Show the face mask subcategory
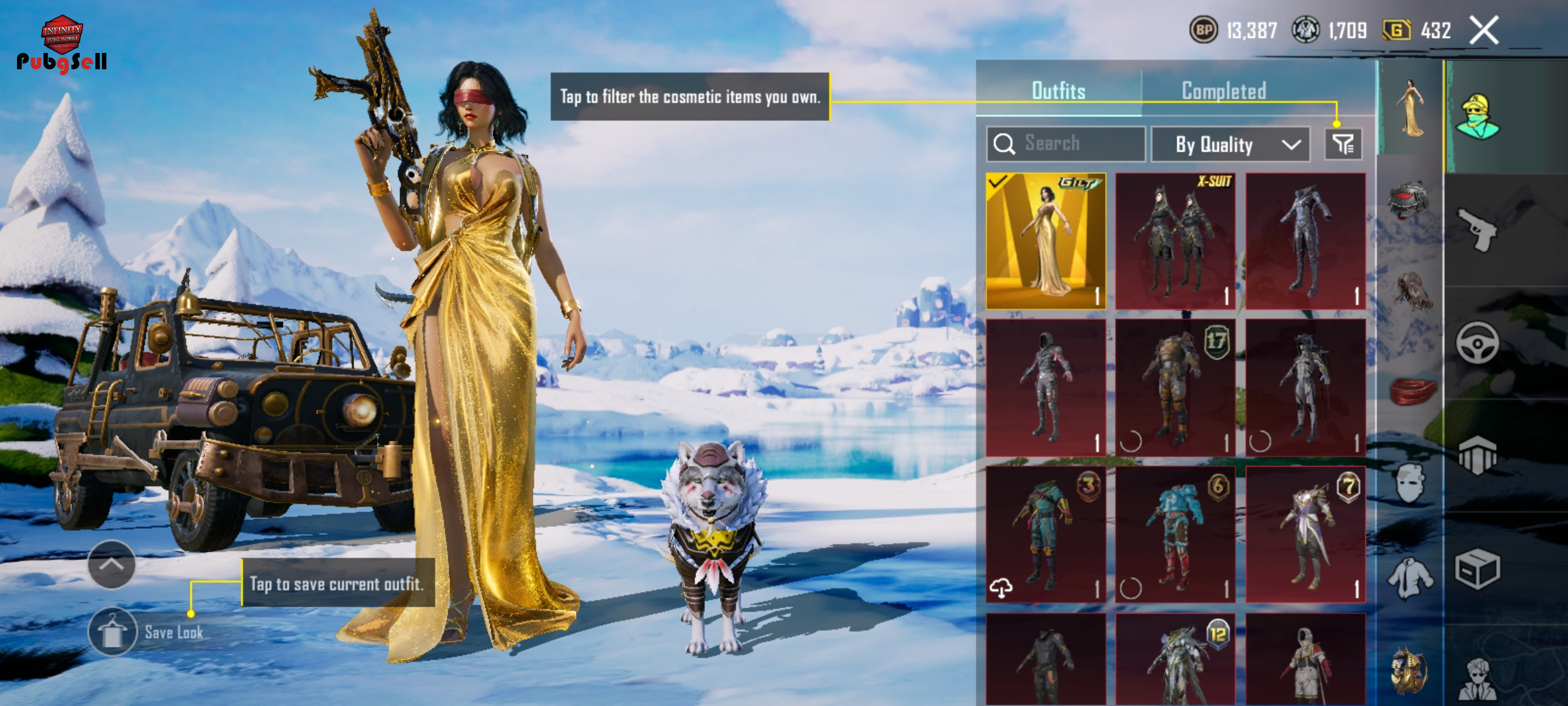 [x=1410, y=484]
